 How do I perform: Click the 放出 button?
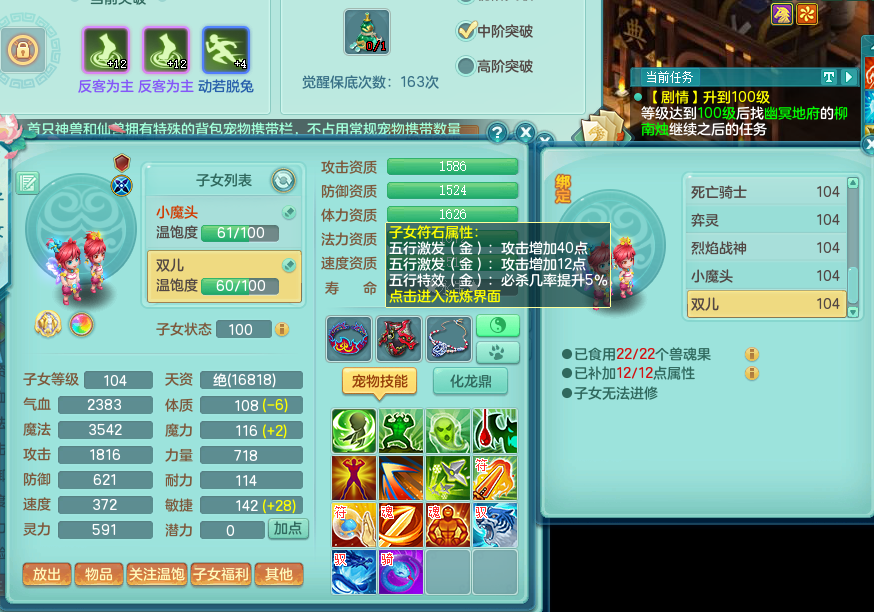coord(46,574)
